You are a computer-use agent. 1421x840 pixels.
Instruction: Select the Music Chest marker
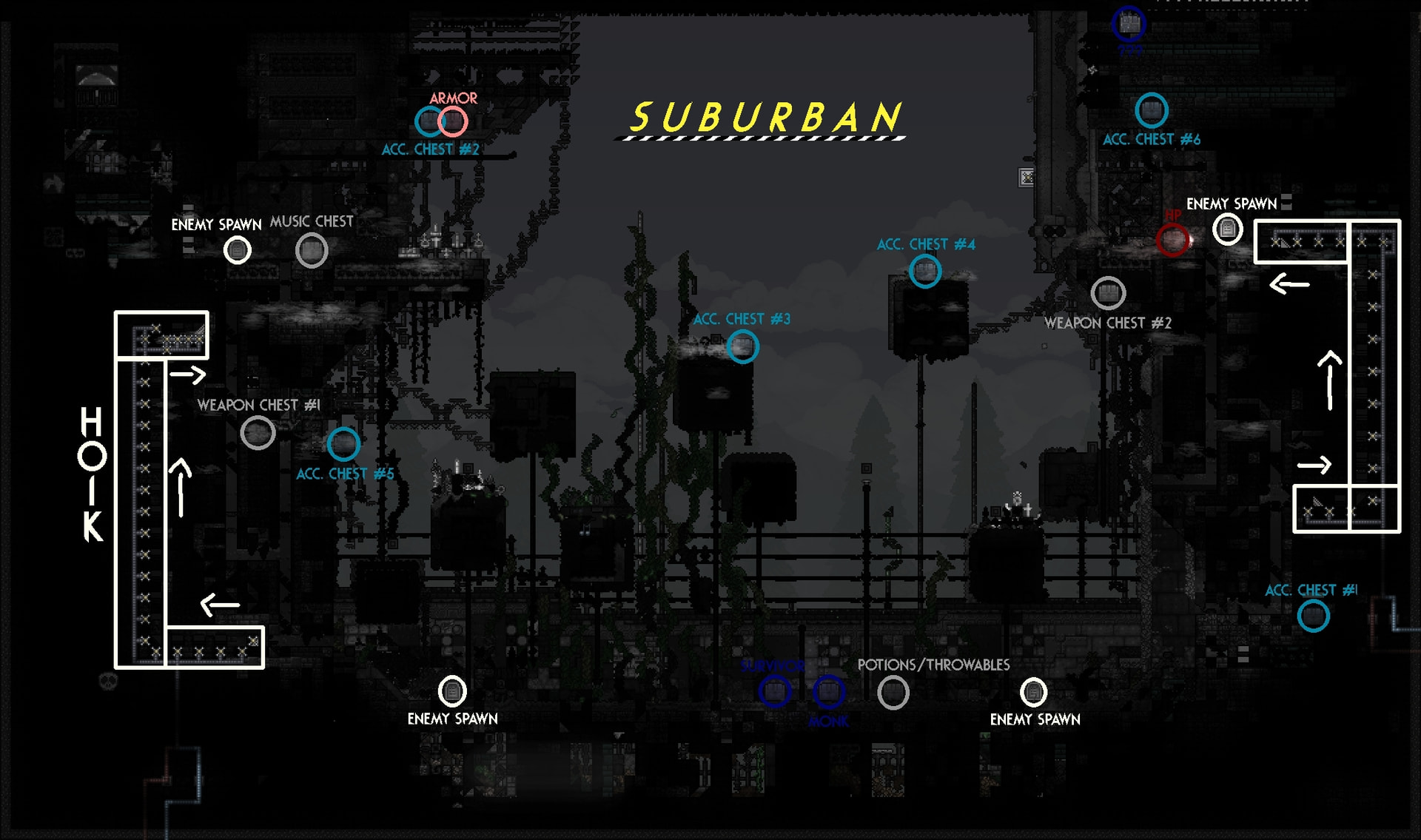coord(312,251)
